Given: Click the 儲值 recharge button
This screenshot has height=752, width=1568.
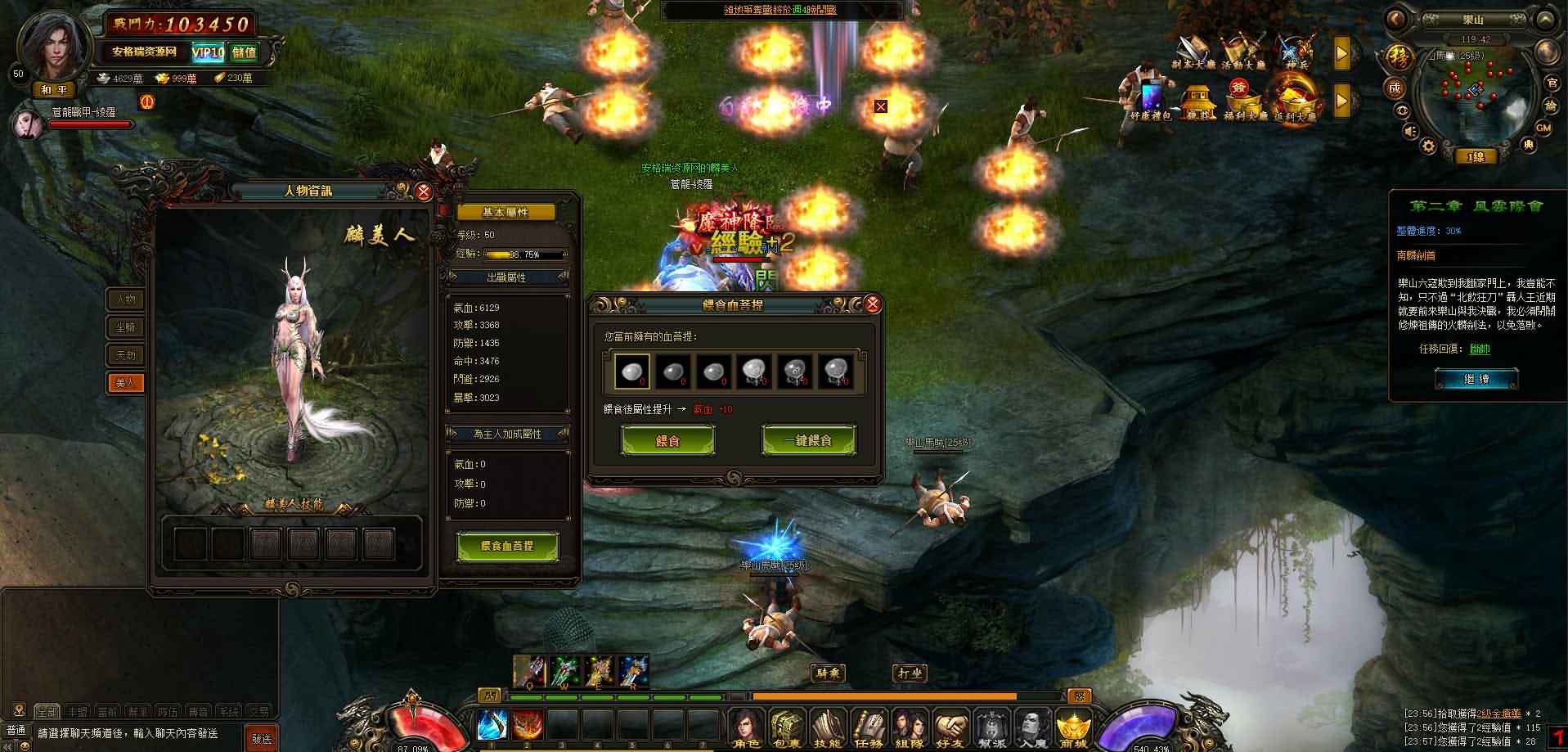Looking at the screenshot, I should (x=244, y=52).
